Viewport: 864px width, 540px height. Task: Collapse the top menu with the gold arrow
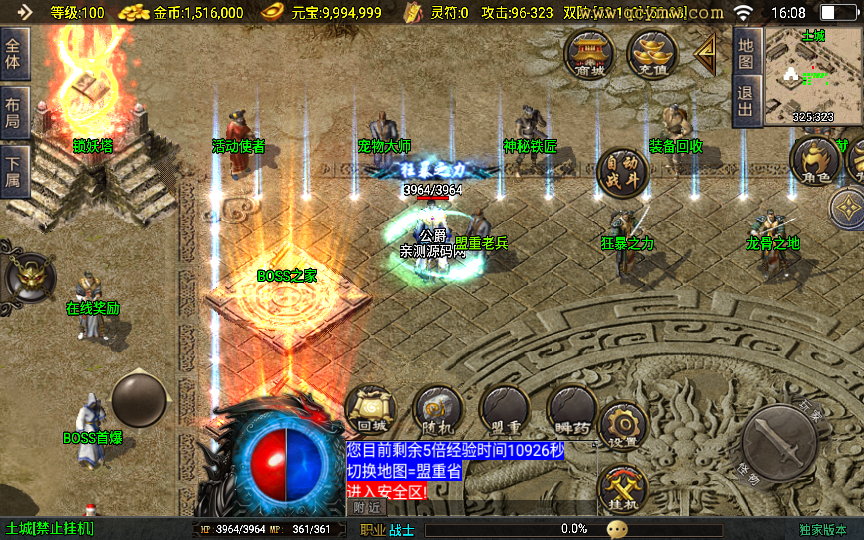point(707,52)
